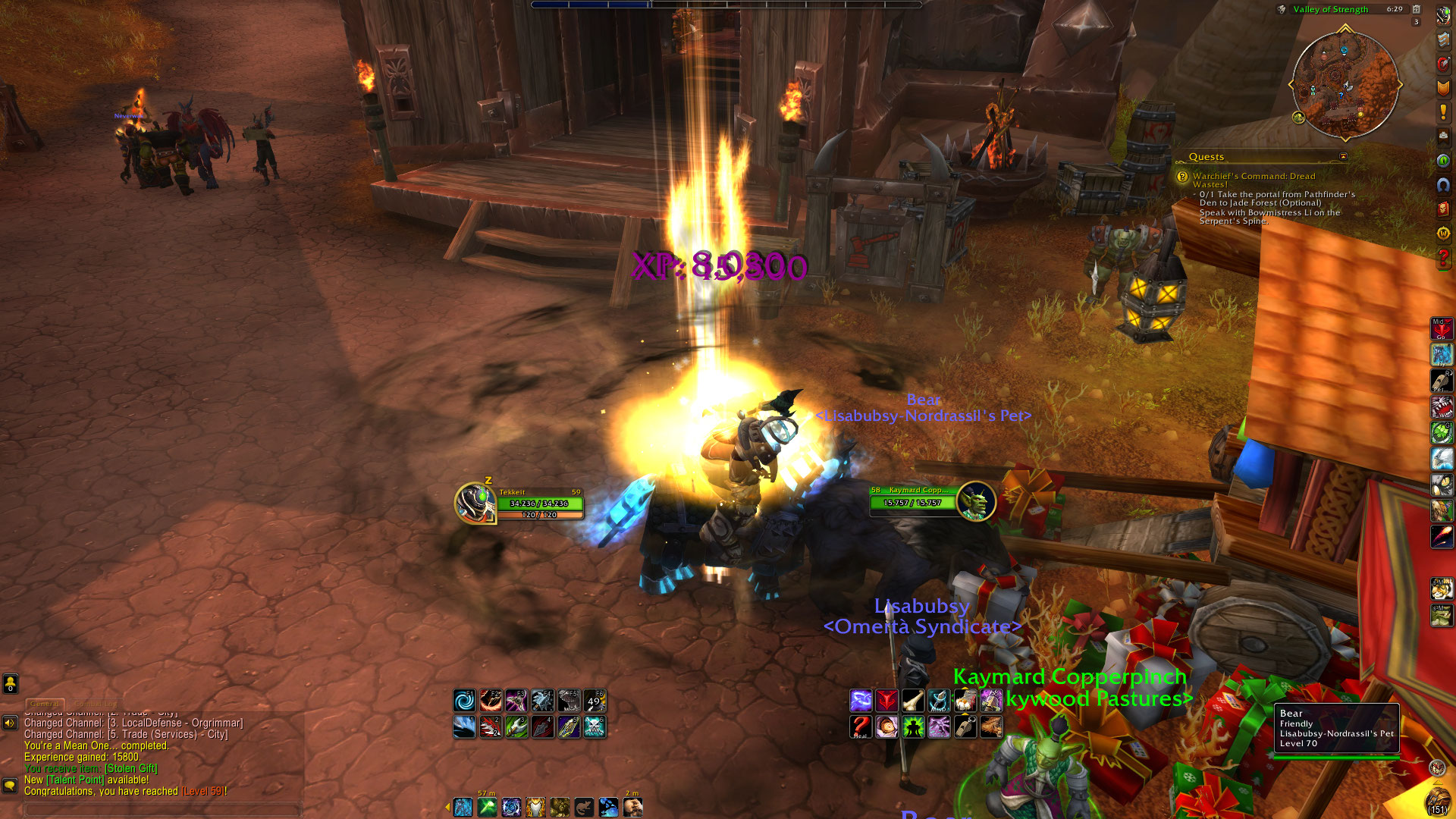Viewport: 1456px width, 819px height.
Task: Use the green axe ability in slot 3
Action: [516, 726]
